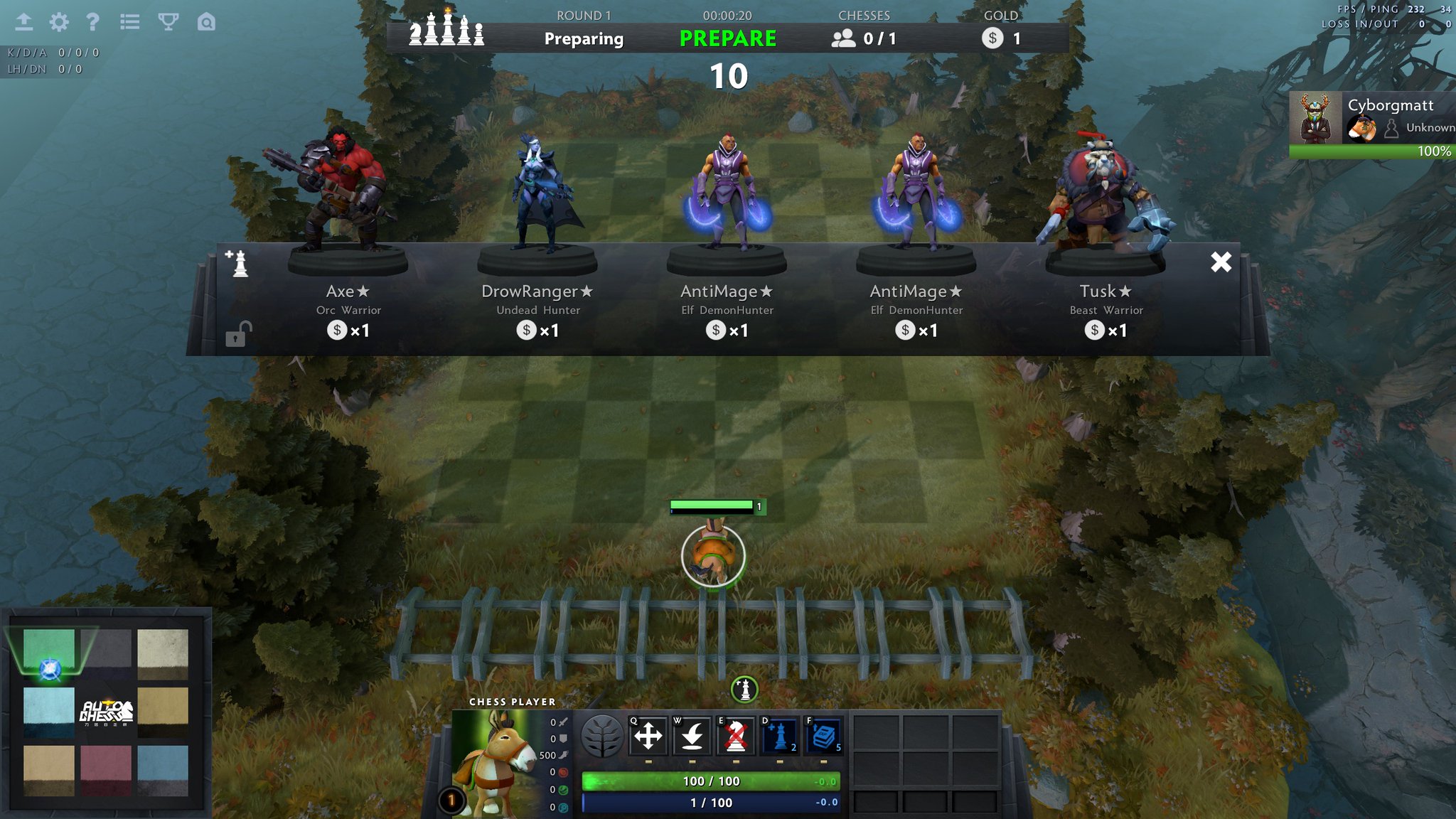This screenshot has height=819, width=1456.
Task: Click the camera/search home icon
Action: pyautogui.click(x=205, y=22)
